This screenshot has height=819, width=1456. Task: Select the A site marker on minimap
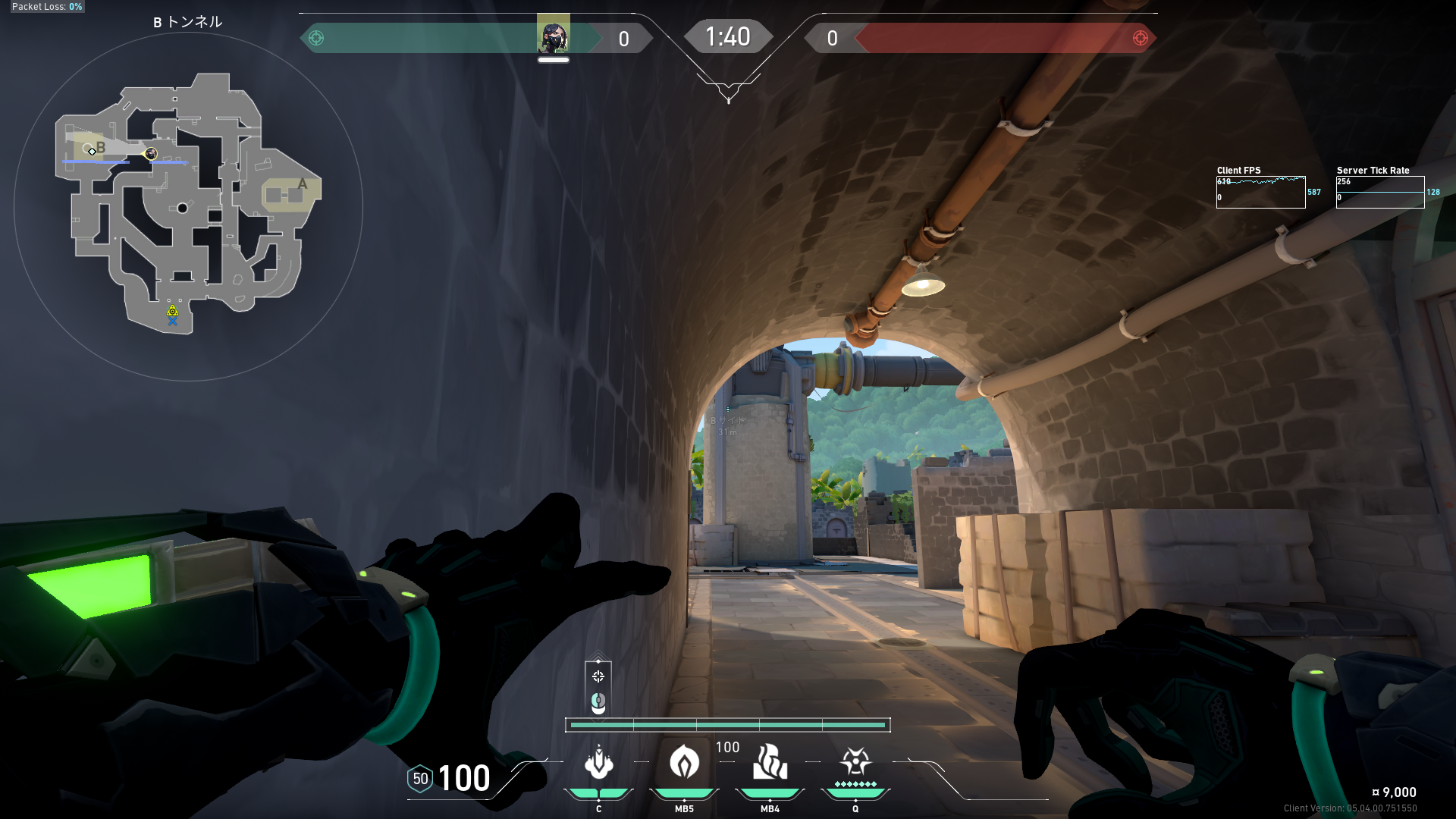click(x=303, y=184)
